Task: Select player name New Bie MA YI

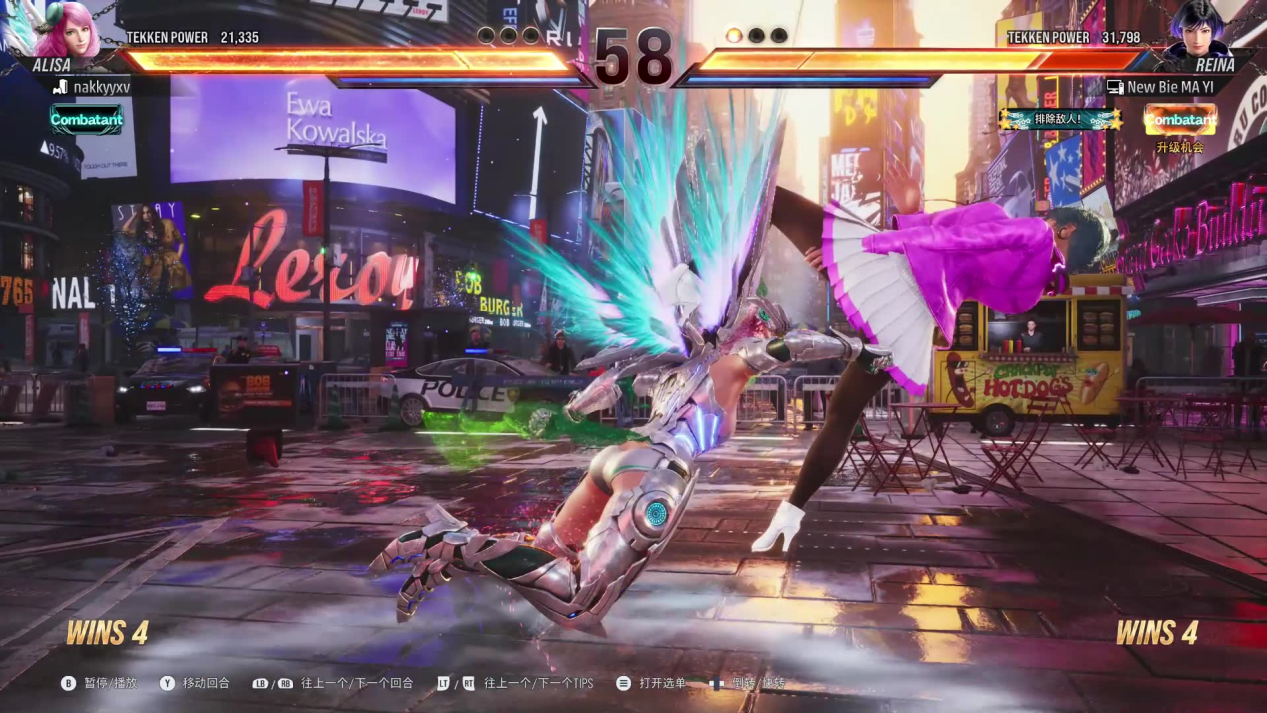Action: click(x=1169, y=87)
